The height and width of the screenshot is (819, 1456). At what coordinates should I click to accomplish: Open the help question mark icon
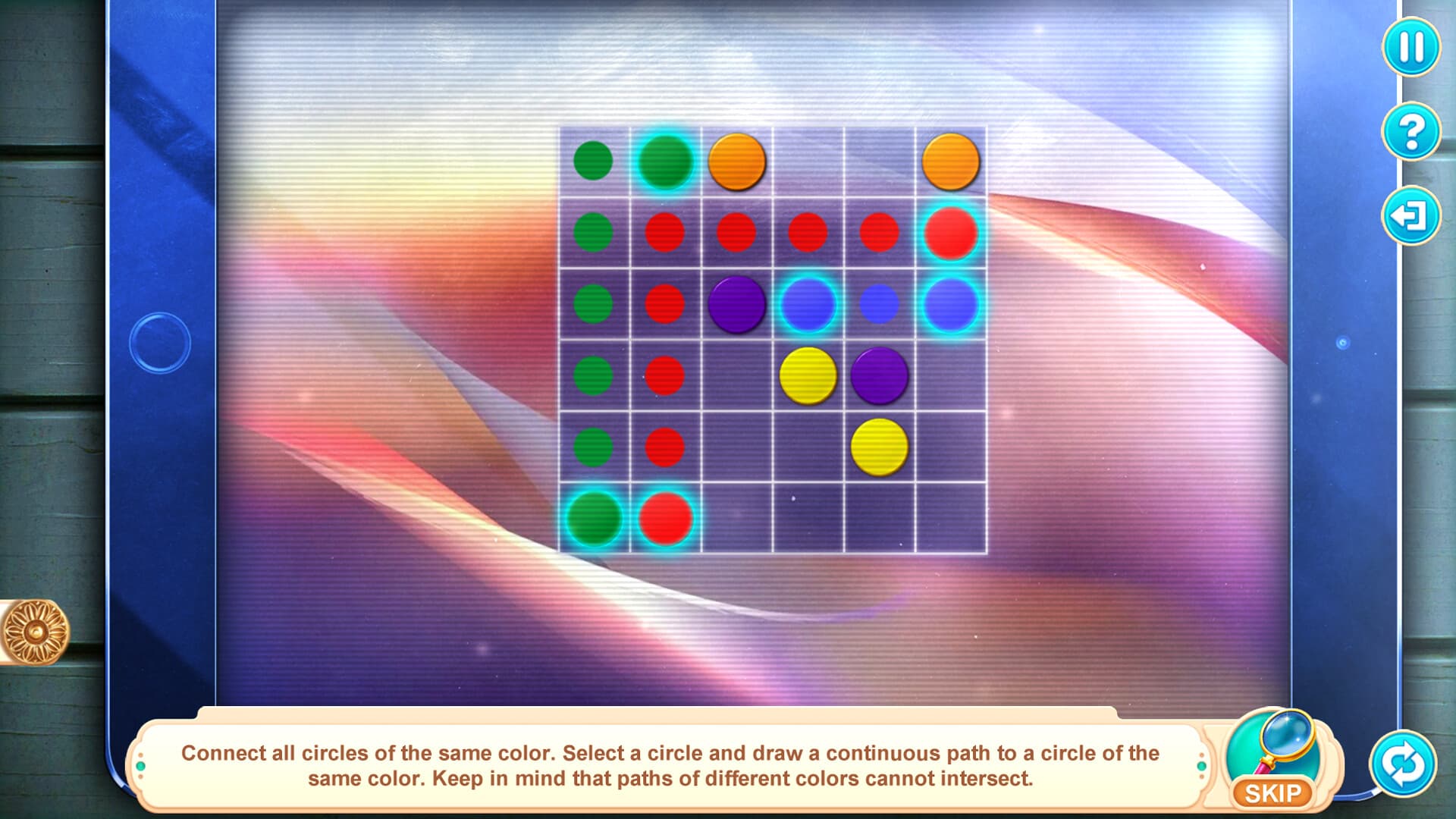tap(1412, 130)
